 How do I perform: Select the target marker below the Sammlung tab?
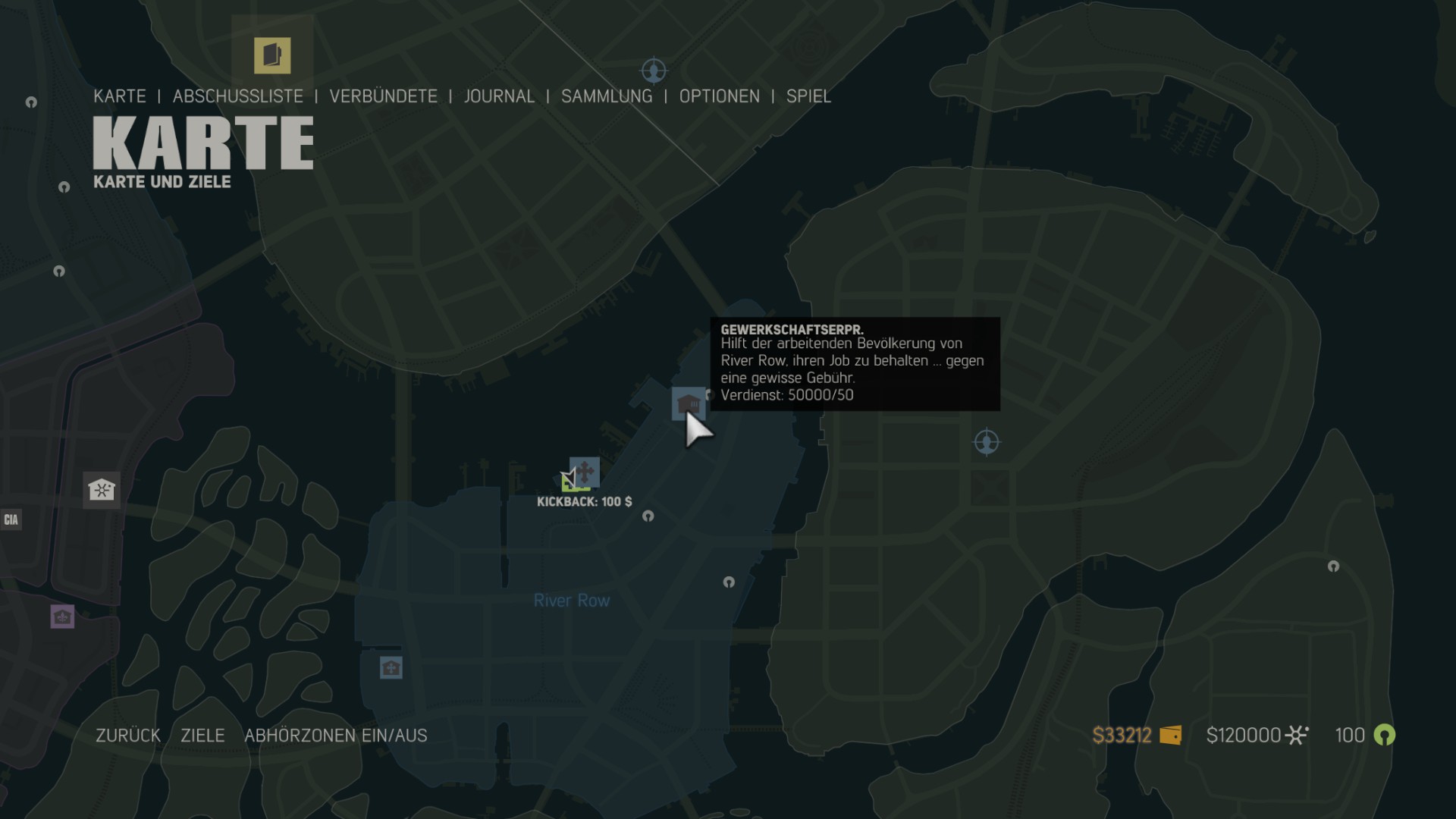(654, 71)
